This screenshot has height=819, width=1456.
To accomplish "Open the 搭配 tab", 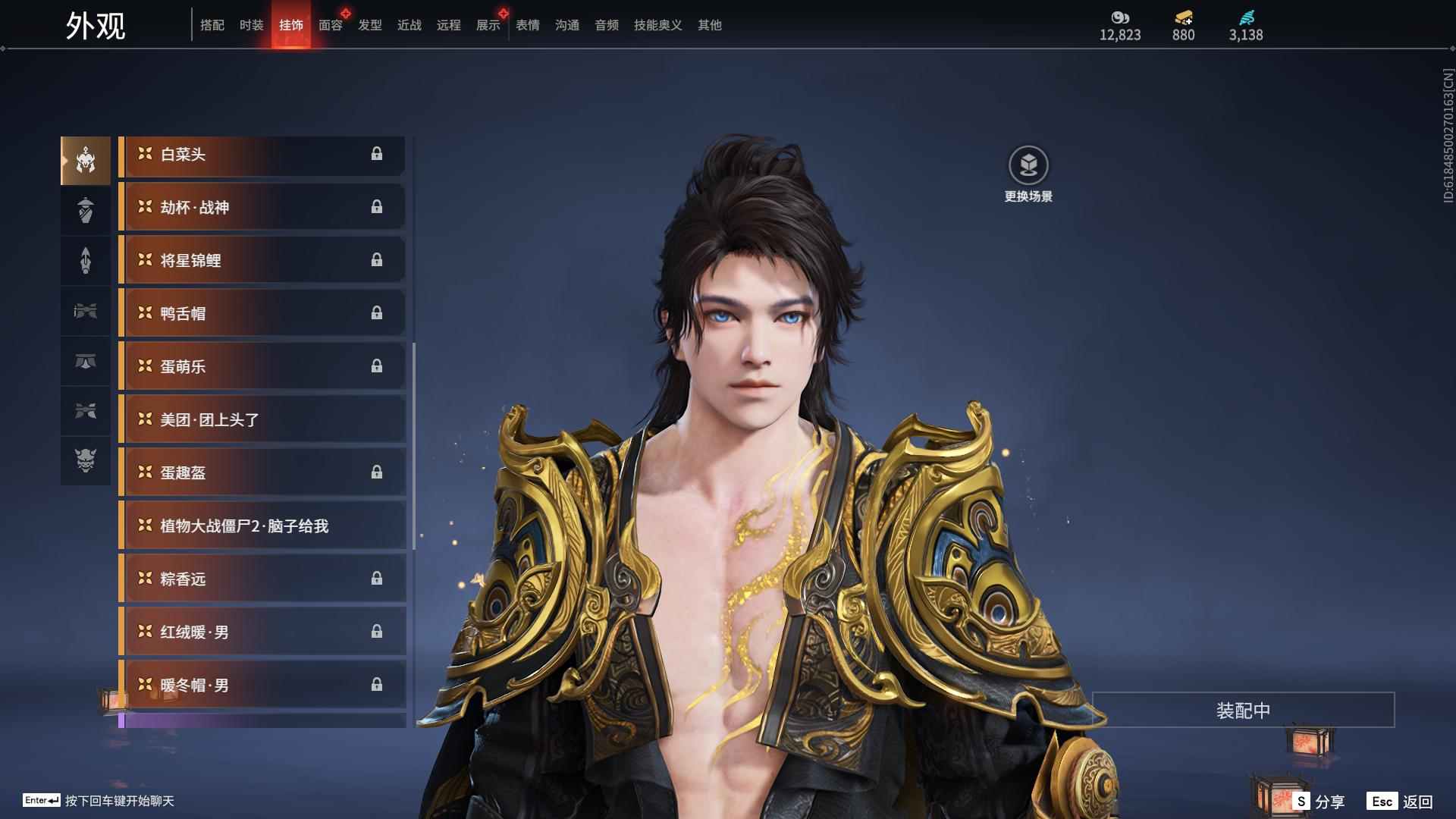I will 212,25.
